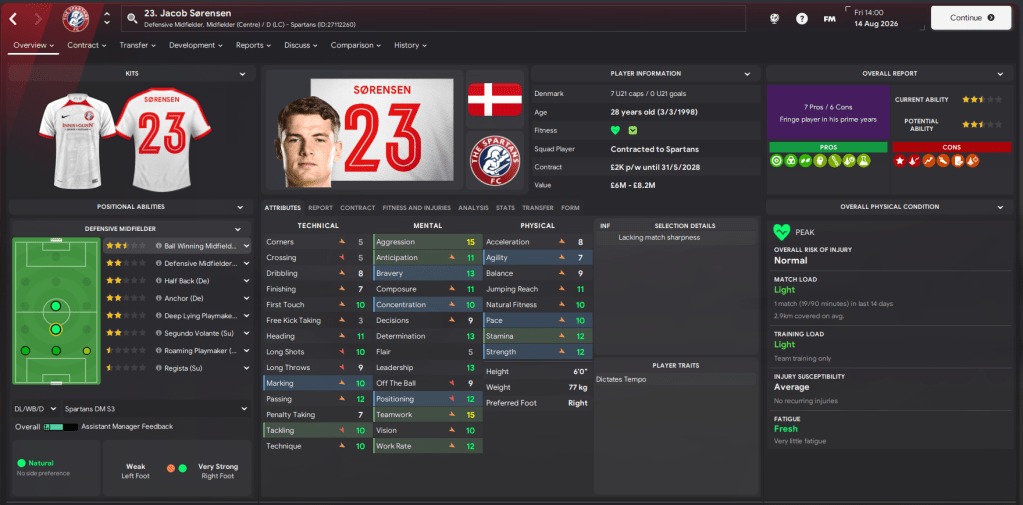Click the FM logo button
The image size is (1023, 505).
829,18
